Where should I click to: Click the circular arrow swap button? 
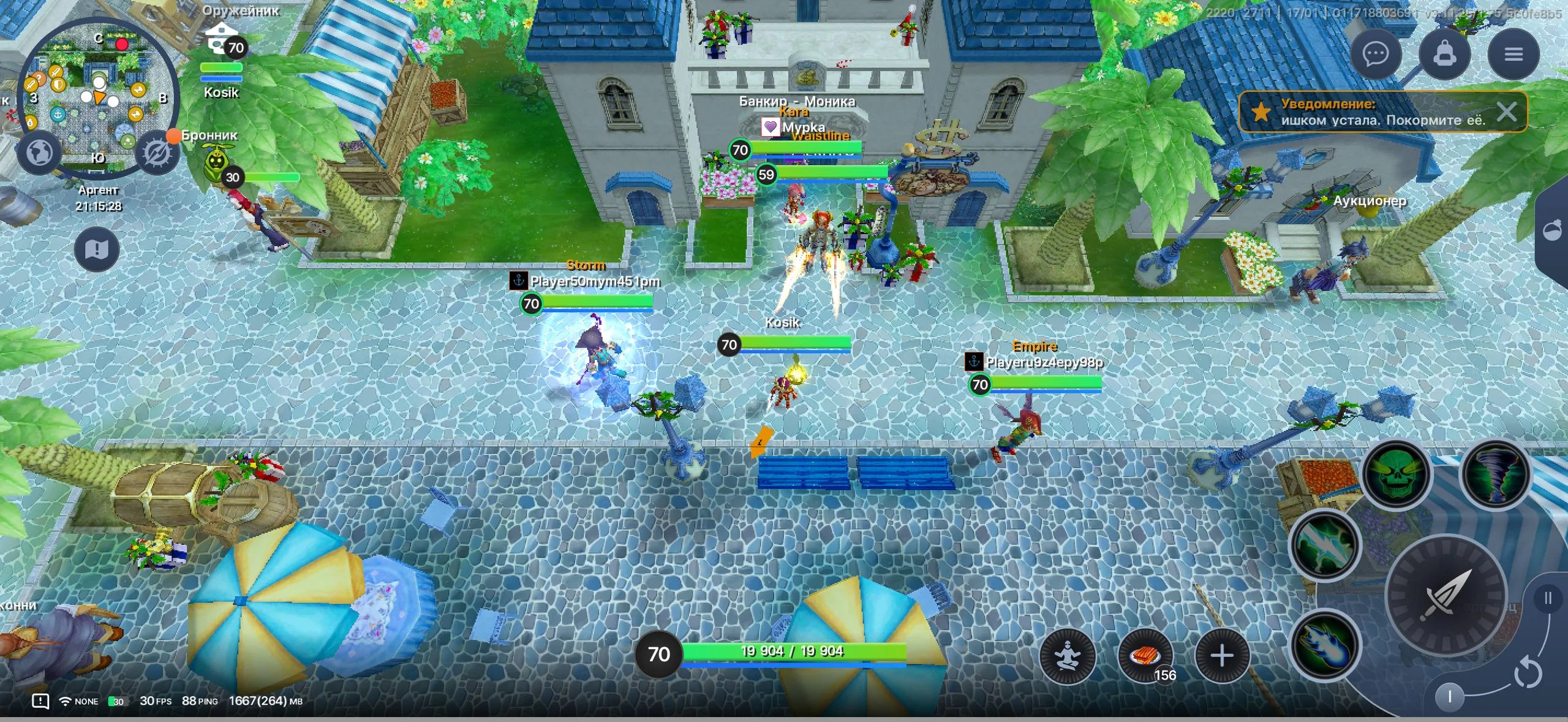tap(1528, 673)
